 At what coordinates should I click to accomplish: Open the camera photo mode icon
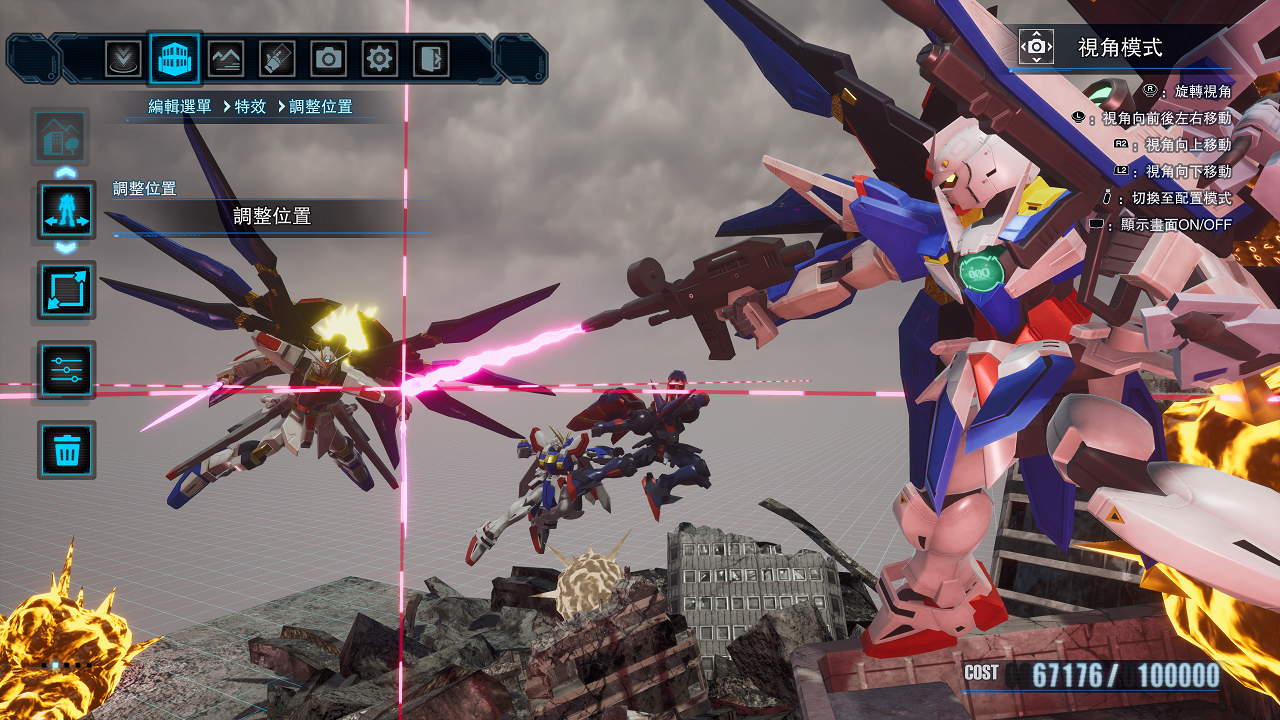(x=328, y=59)
